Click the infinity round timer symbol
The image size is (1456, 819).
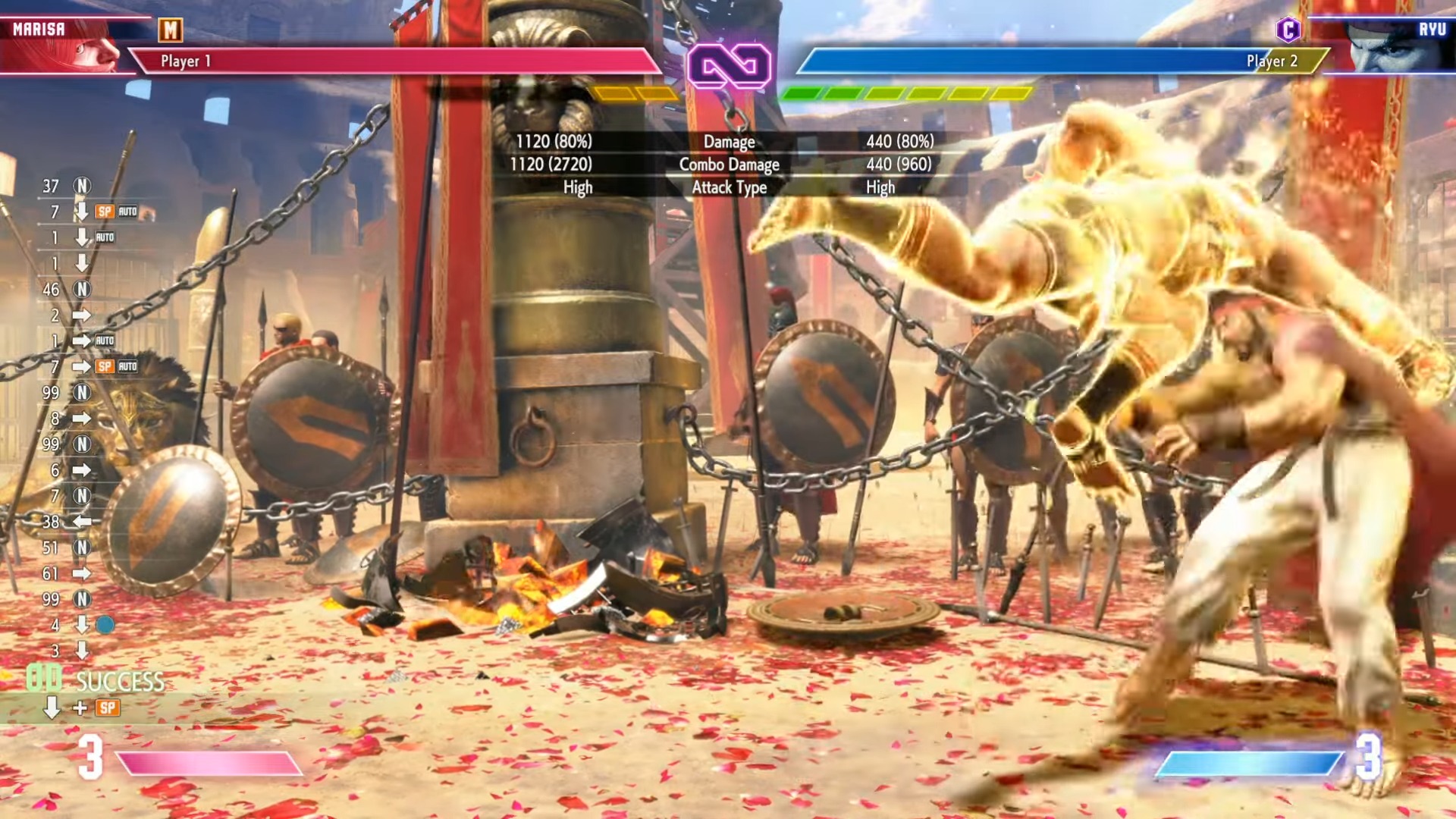click(730, 67)
